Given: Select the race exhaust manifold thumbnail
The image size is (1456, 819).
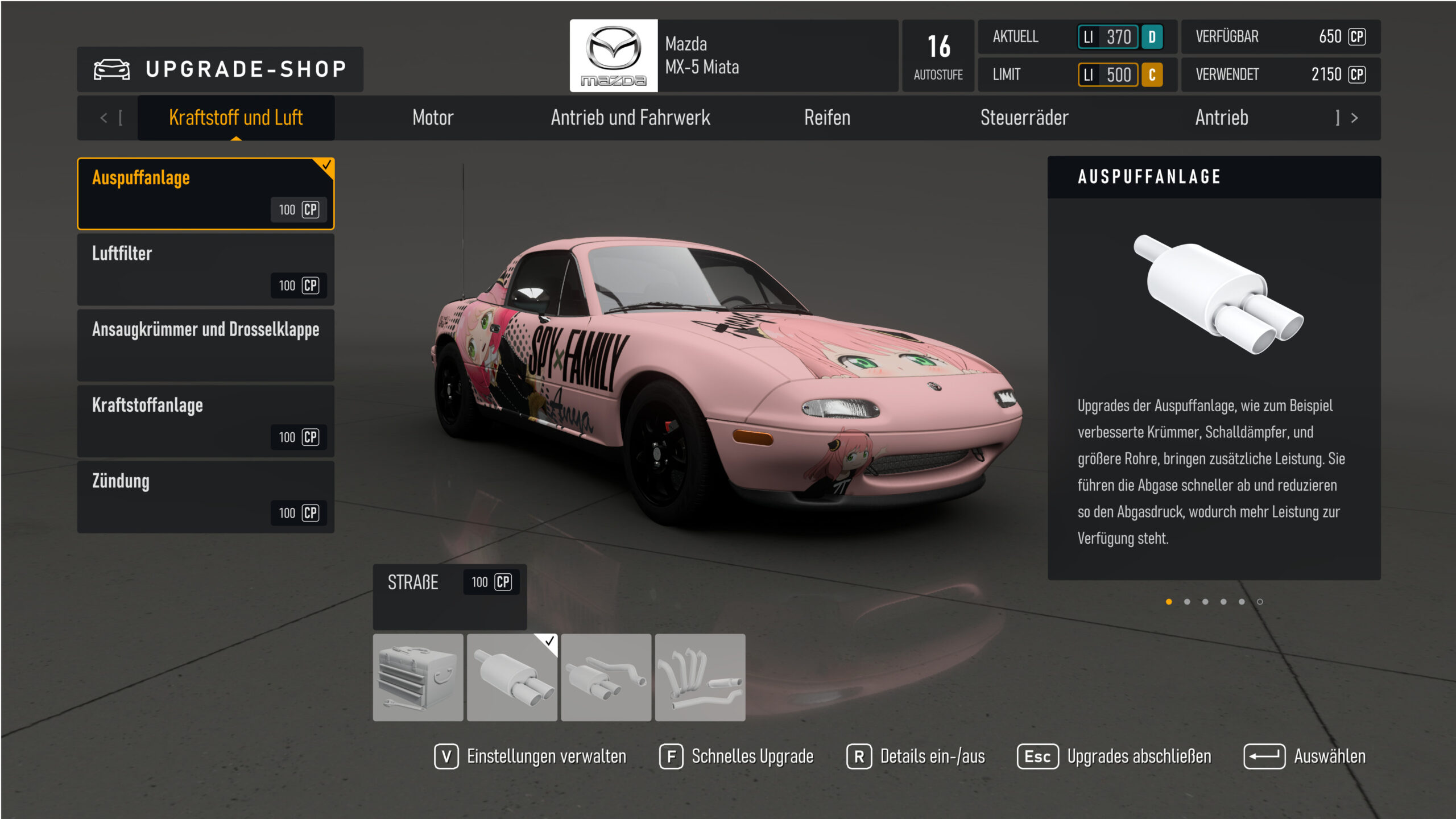Looking at the screenshot, I should coord(700,677).
